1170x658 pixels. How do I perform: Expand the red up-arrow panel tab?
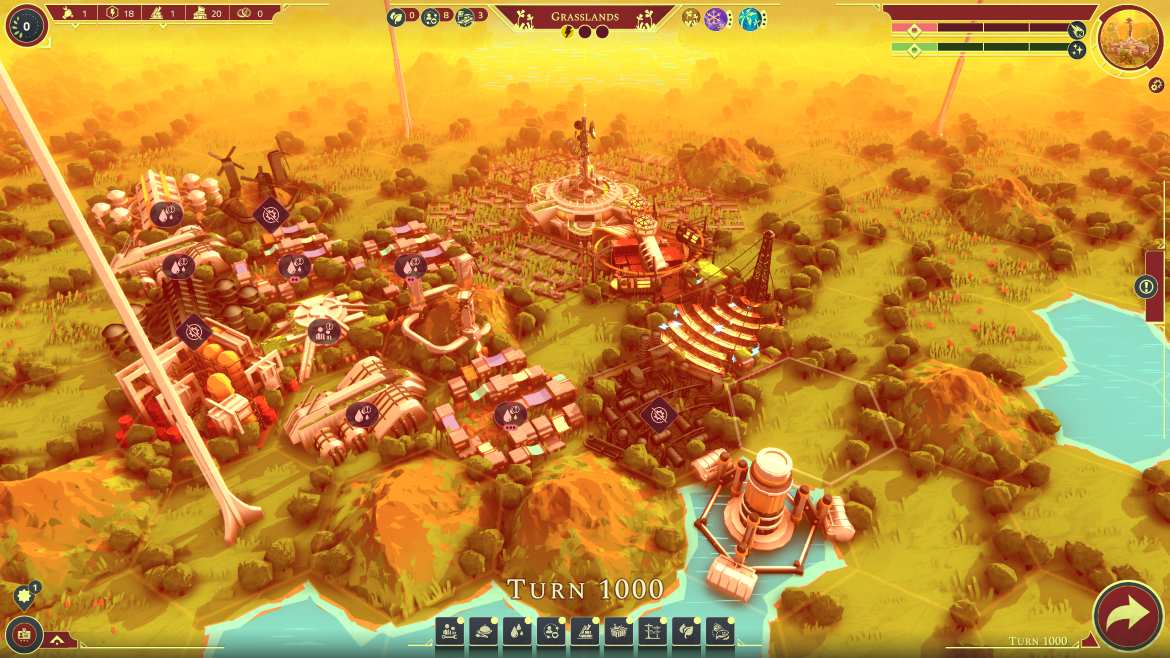tap(58, 639)
